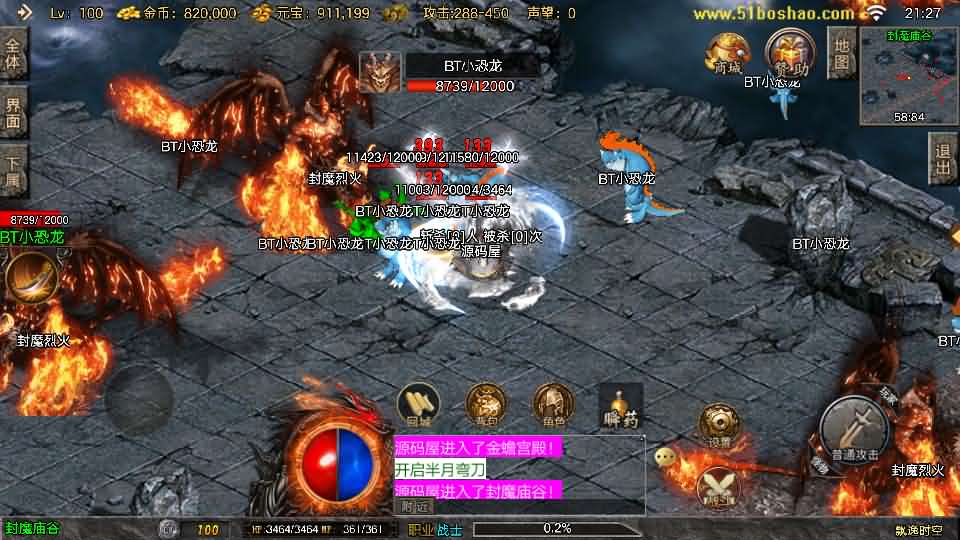The image size is (960, 540).
Task: Use the 瞬药 instant potion
Action: 620,405
